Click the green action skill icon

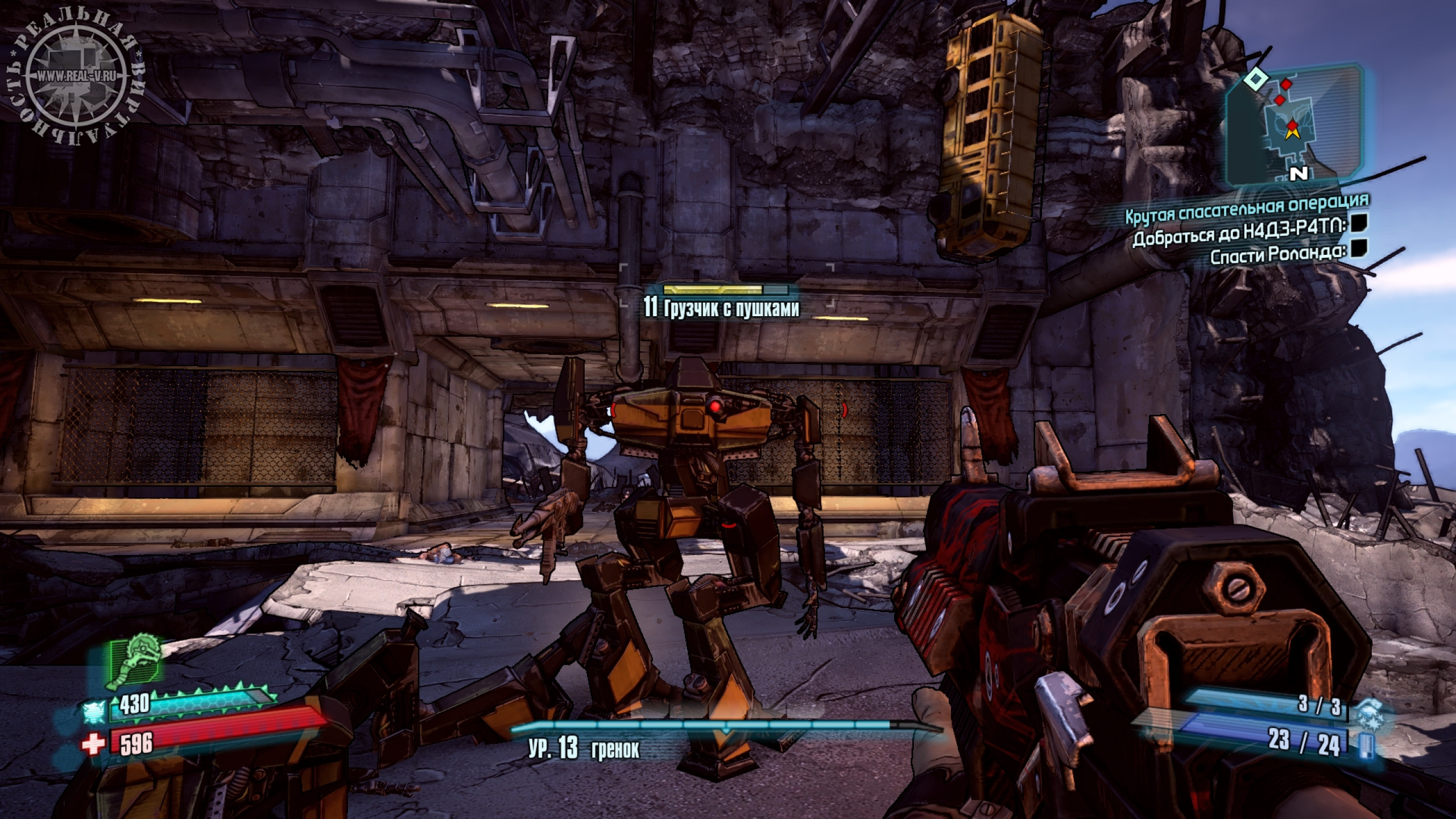click(135, 664)
